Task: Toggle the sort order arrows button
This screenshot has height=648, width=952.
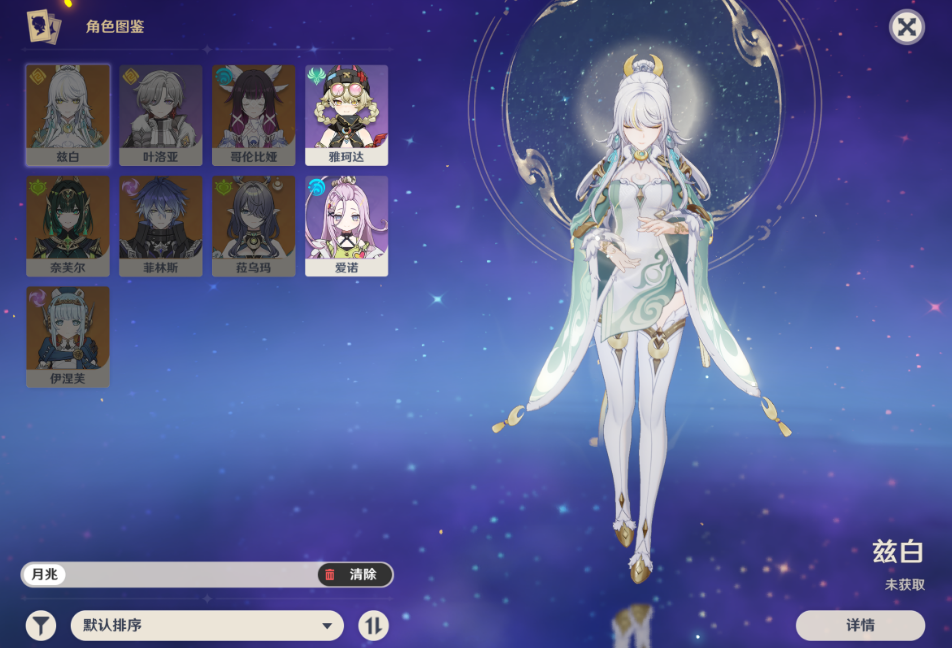Action: point(374,626)
